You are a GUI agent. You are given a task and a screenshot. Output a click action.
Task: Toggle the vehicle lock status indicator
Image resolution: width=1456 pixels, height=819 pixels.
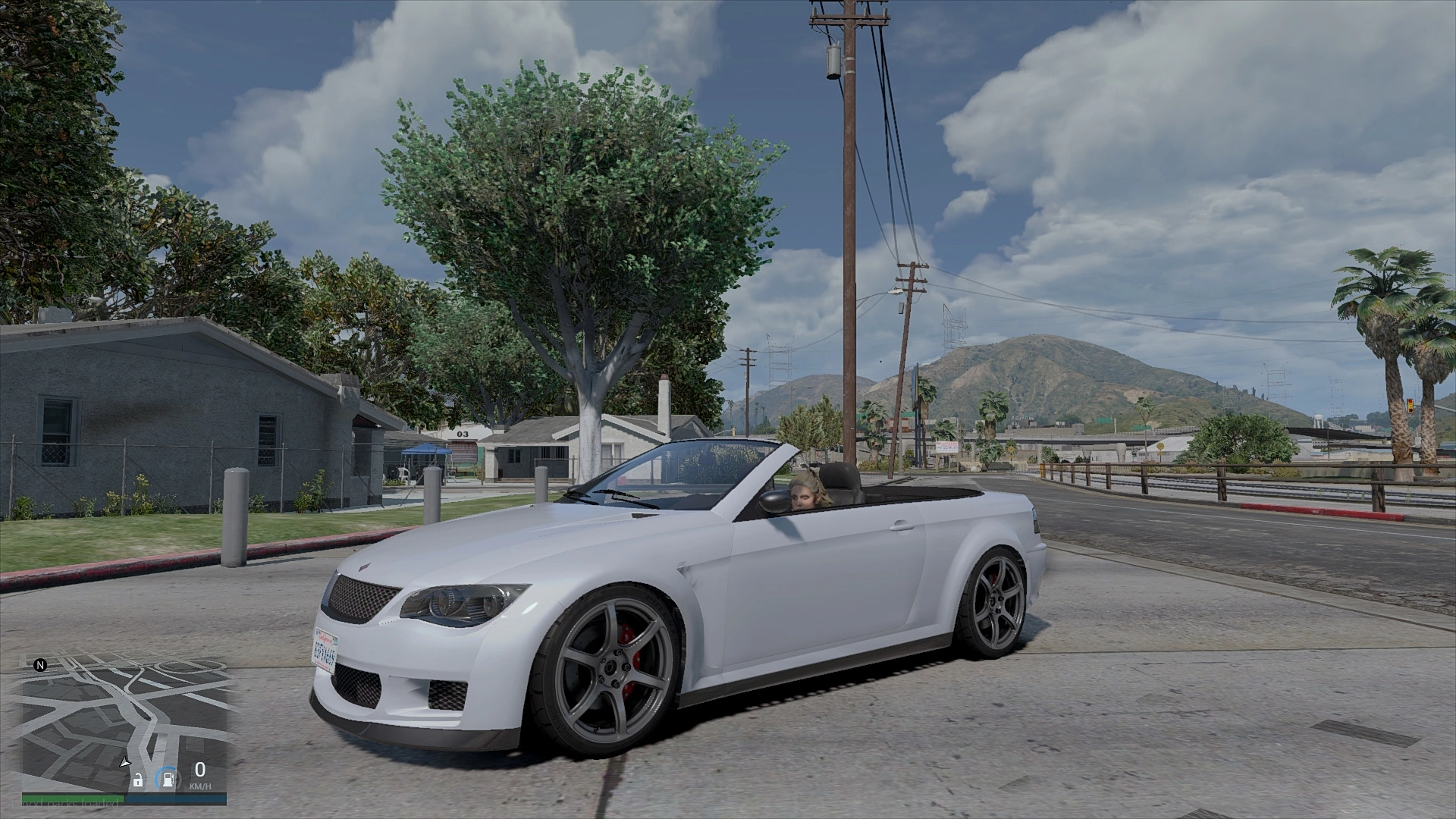point(139,780)
